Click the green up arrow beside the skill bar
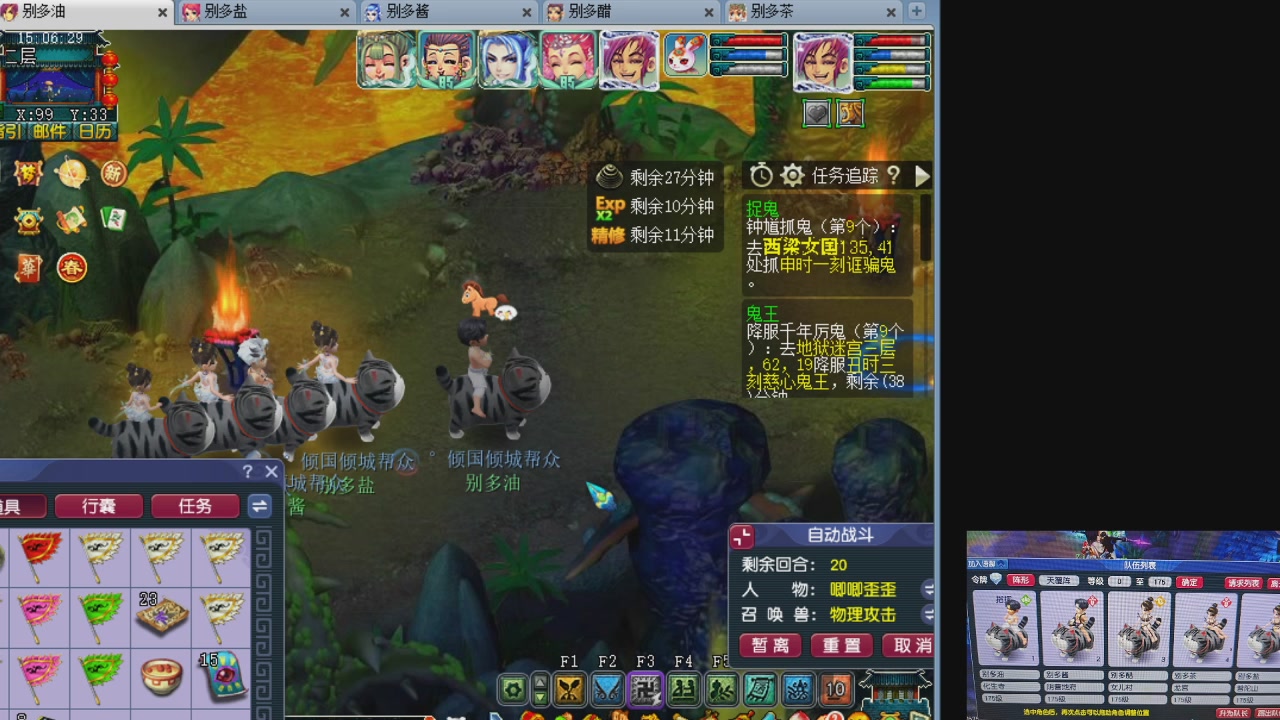1280x720 pixels. tap(541, 682)
